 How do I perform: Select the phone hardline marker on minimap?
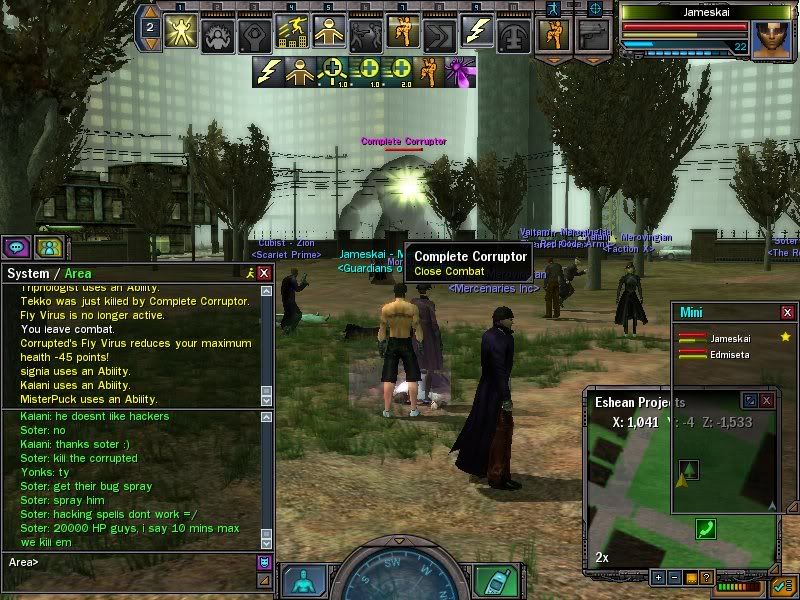(707, 528)
